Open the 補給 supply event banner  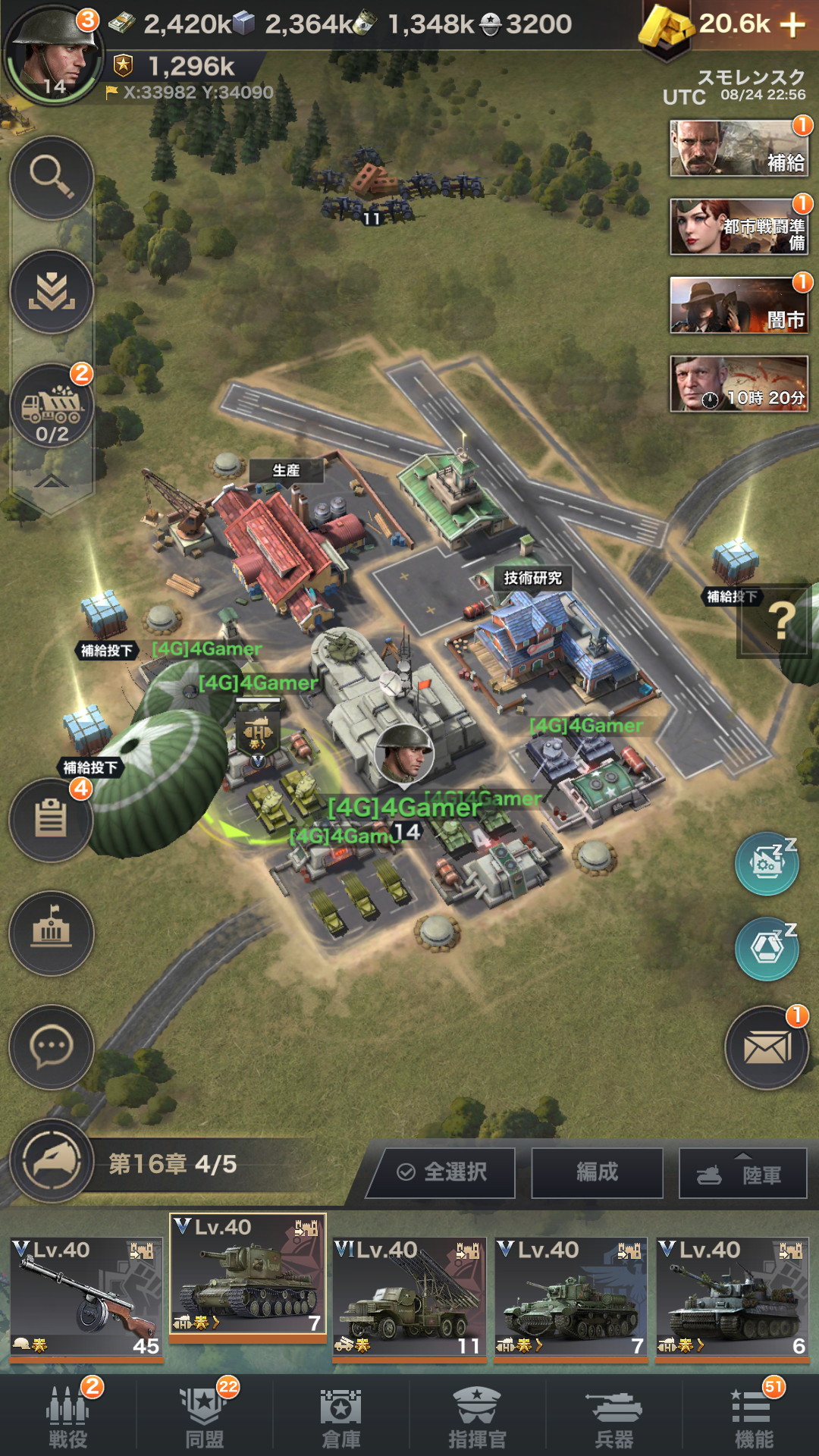coord(739,149)
